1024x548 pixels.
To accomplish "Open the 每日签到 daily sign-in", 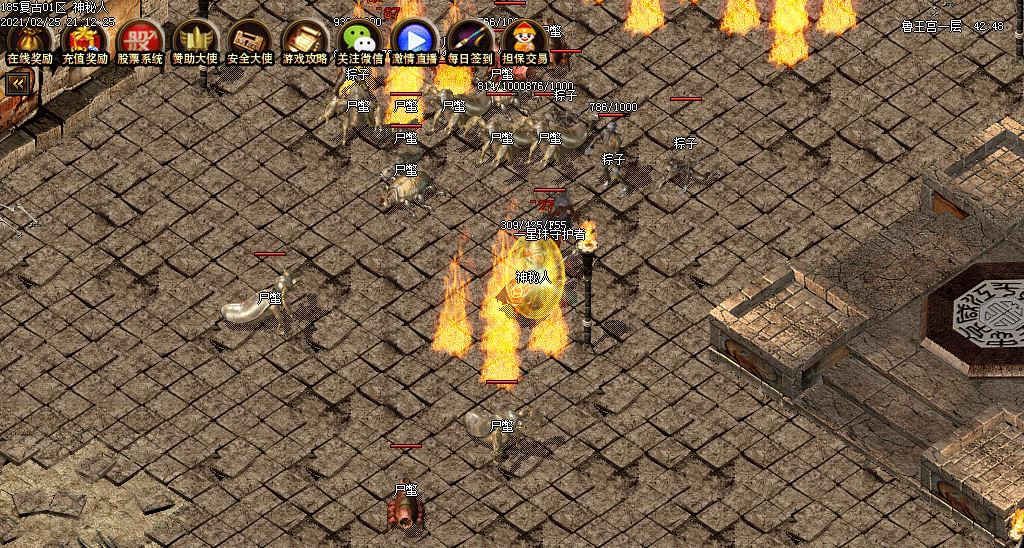I will (x=470, y=41).
